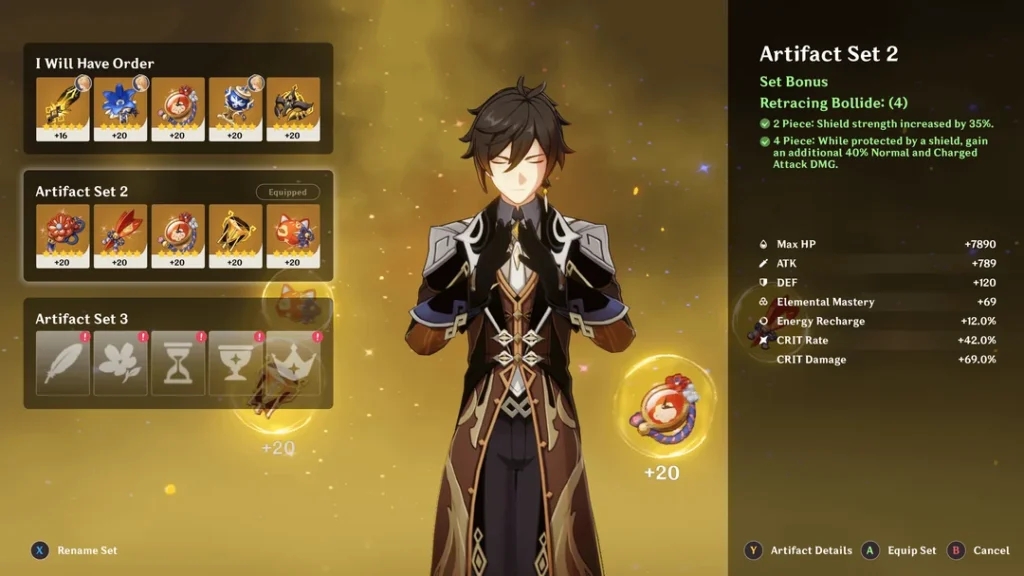Select the I Will Have Order set
1024x576 pixels.
(x=95, y=63)
